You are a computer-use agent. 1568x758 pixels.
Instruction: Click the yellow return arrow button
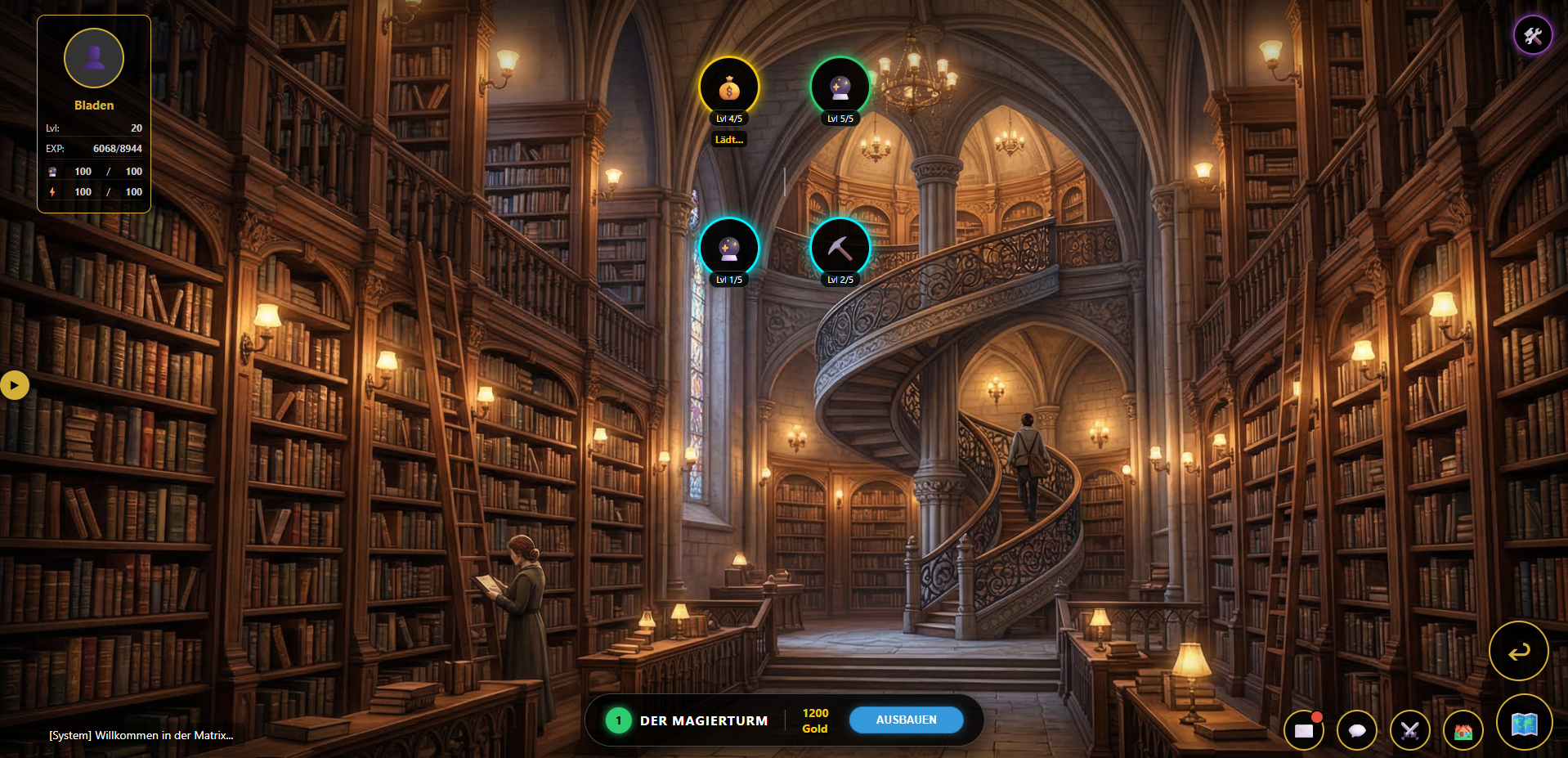tap(1518, 651)
